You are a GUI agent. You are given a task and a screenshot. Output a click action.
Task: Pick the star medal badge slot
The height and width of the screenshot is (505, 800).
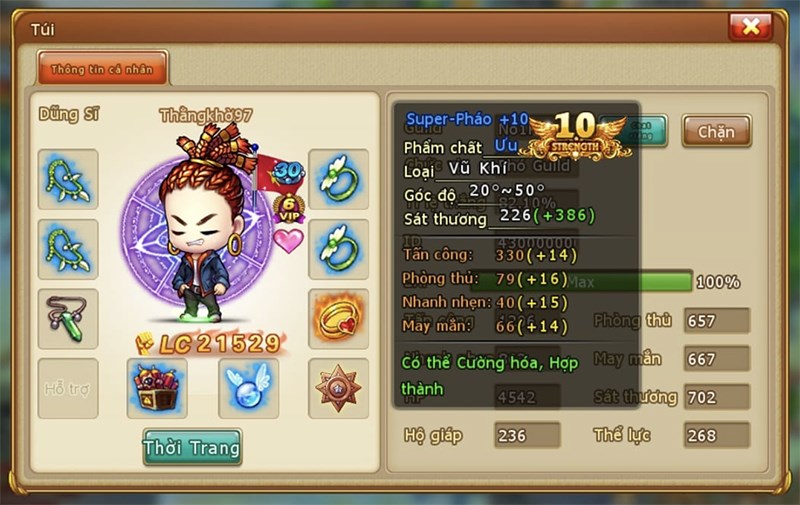coord(338,388)
